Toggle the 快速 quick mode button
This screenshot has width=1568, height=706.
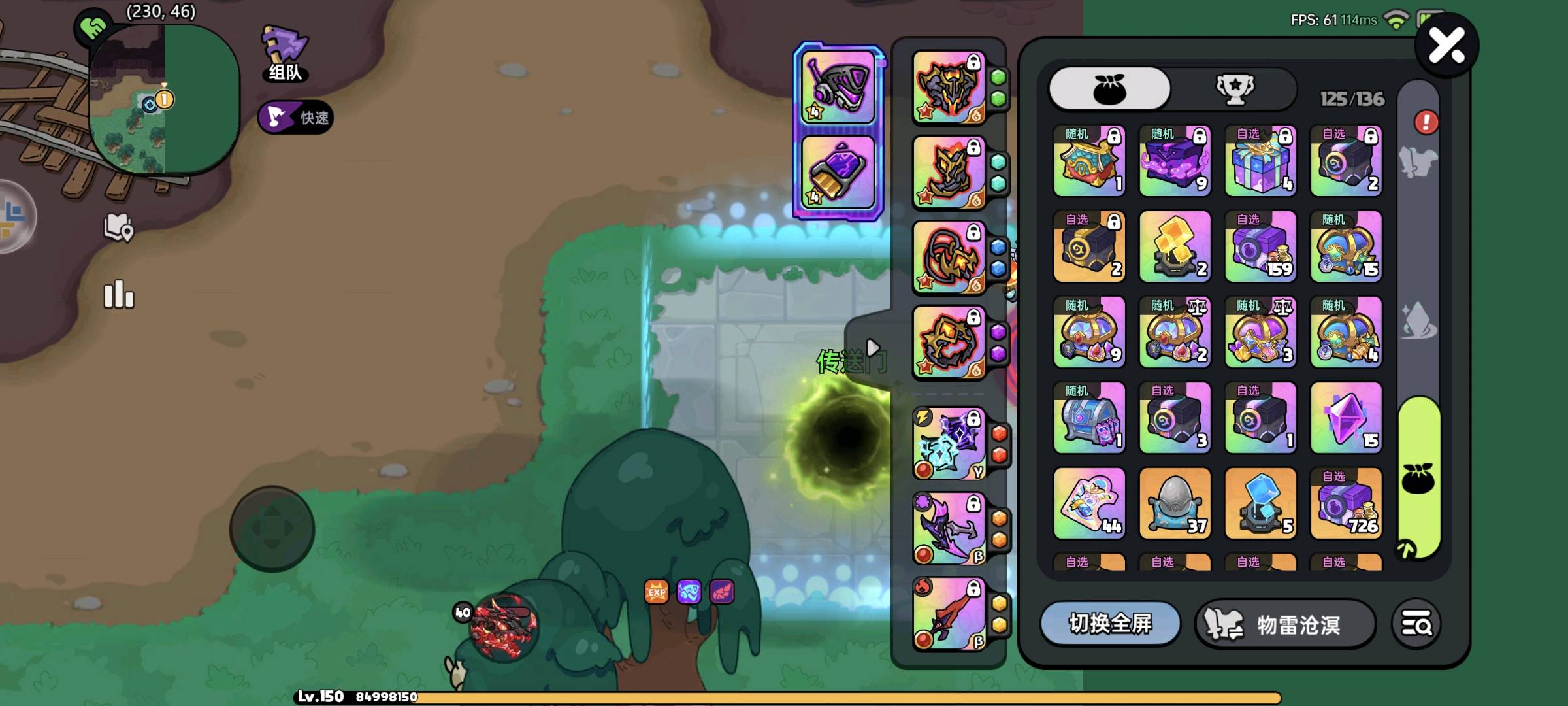click(x=296, y=118)
